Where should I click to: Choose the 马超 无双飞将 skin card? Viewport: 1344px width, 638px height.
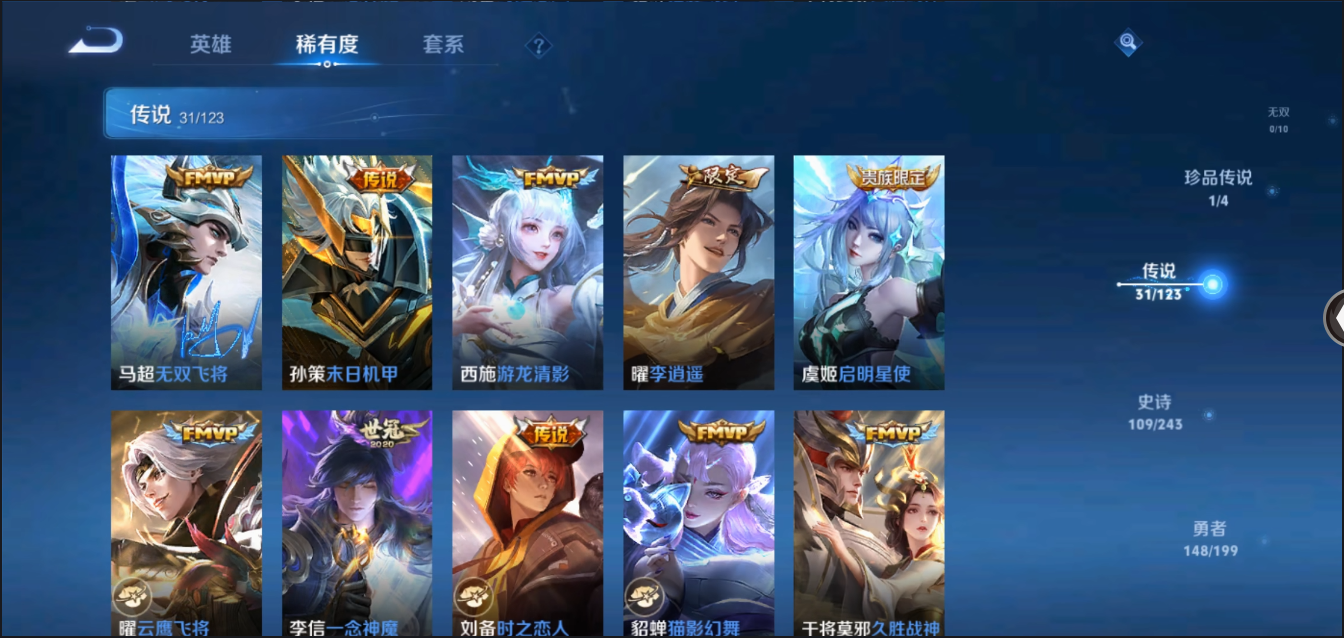pyautogui.click(x=186, y=272)
